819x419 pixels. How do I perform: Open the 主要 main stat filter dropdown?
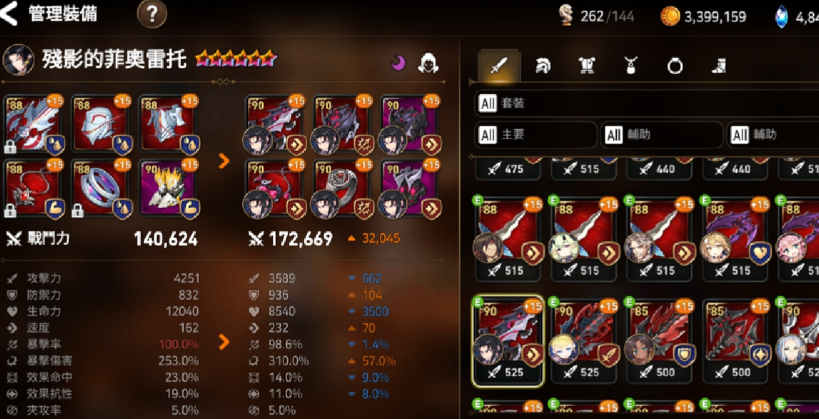tap(535, 134)
